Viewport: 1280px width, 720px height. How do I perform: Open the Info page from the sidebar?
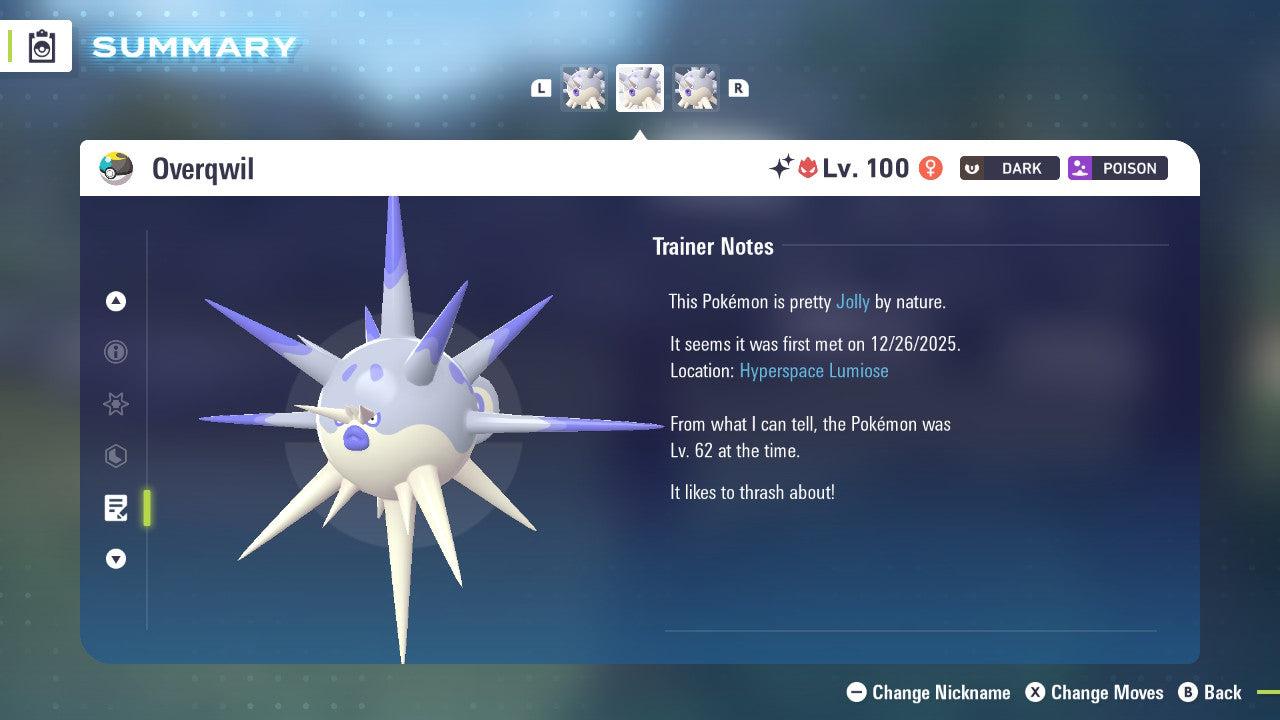pyautogui.click(x=115, y=352)
